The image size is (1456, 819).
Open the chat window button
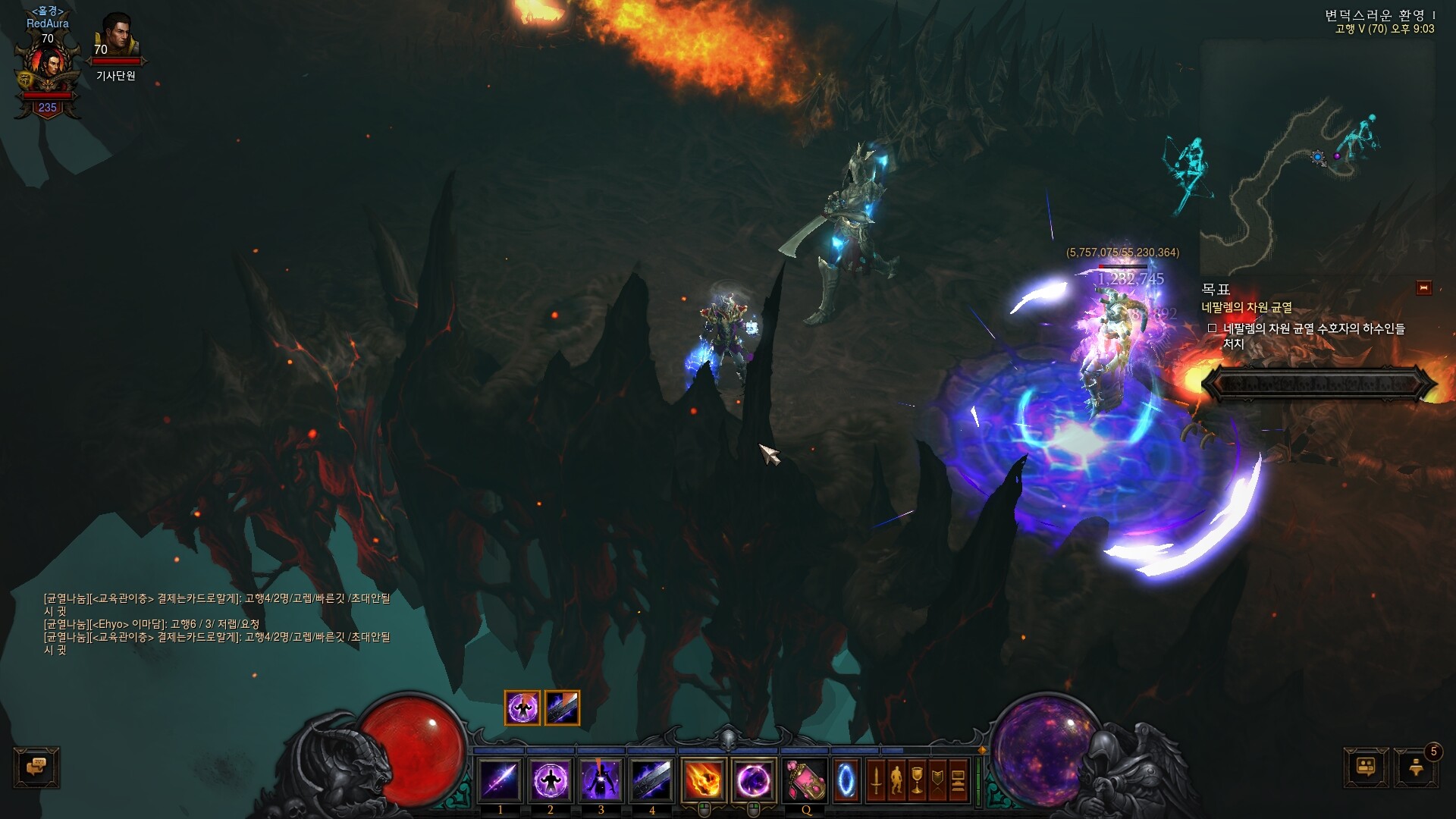[x=36, y=767]
